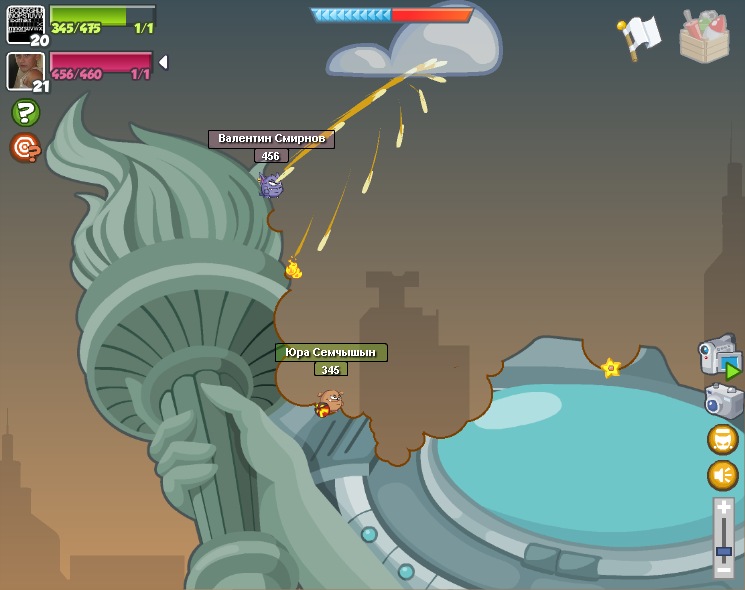The width and height of the screenshot is (745, 590).
Task: Click the blue zoom slider handle
Action: point(724,550)
